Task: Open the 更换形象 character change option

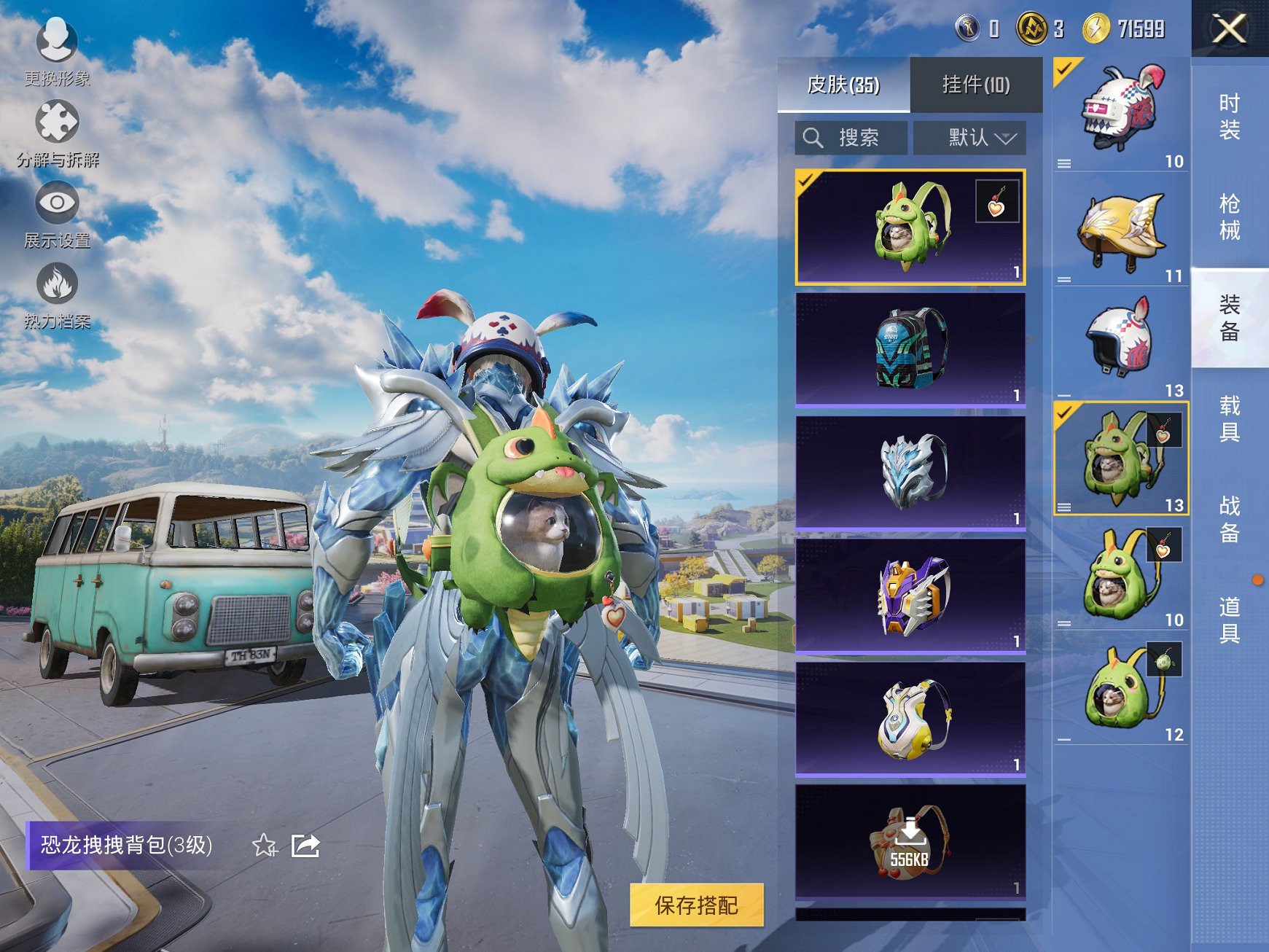Action: pos(57,51)
